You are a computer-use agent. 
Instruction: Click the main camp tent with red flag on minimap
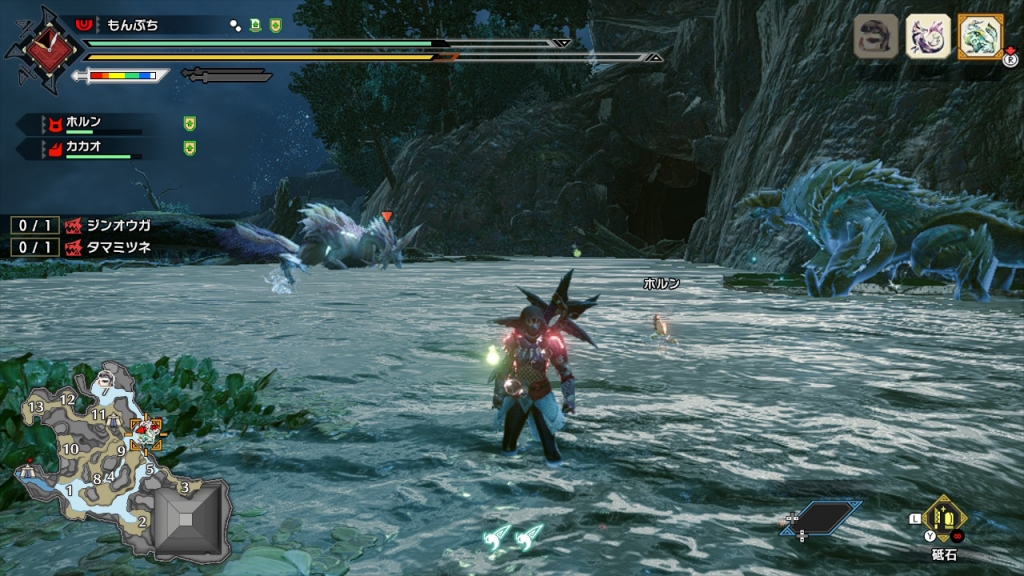[x=26, y=467]
